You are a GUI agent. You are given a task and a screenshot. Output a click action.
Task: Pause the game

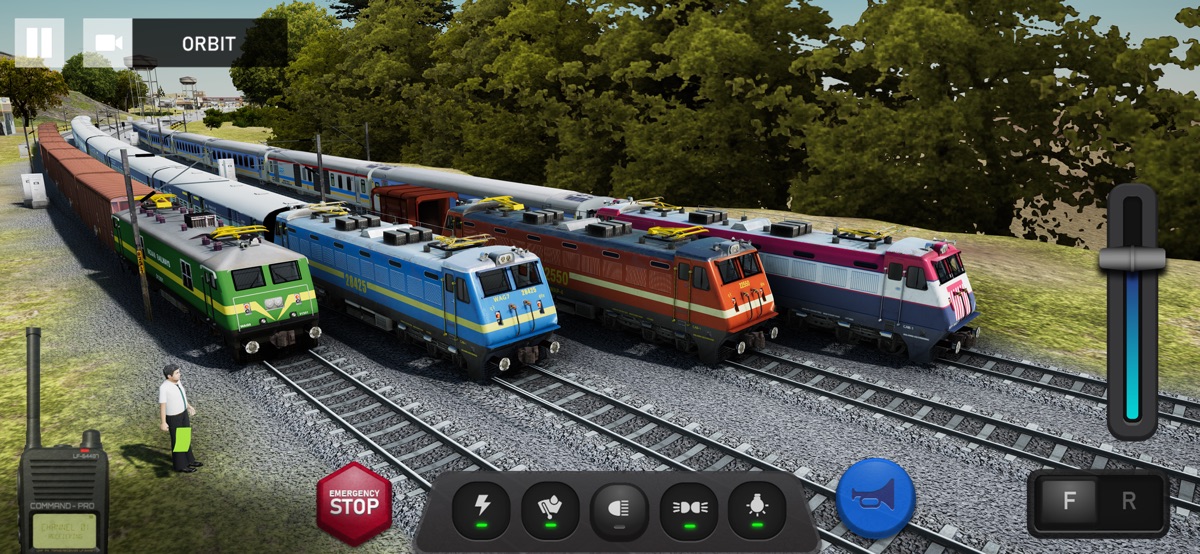pos(39,43)
